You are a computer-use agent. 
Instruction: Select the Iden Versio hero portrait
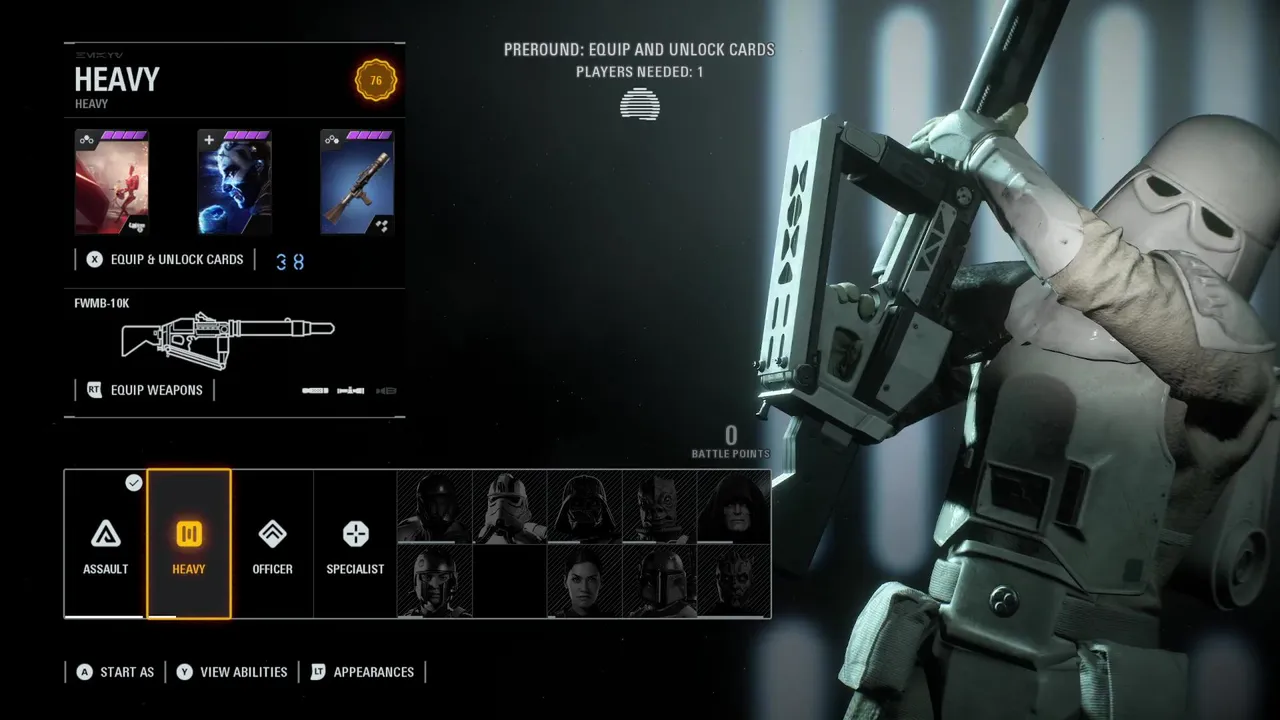pyautogui.click(x=584, y=581)
